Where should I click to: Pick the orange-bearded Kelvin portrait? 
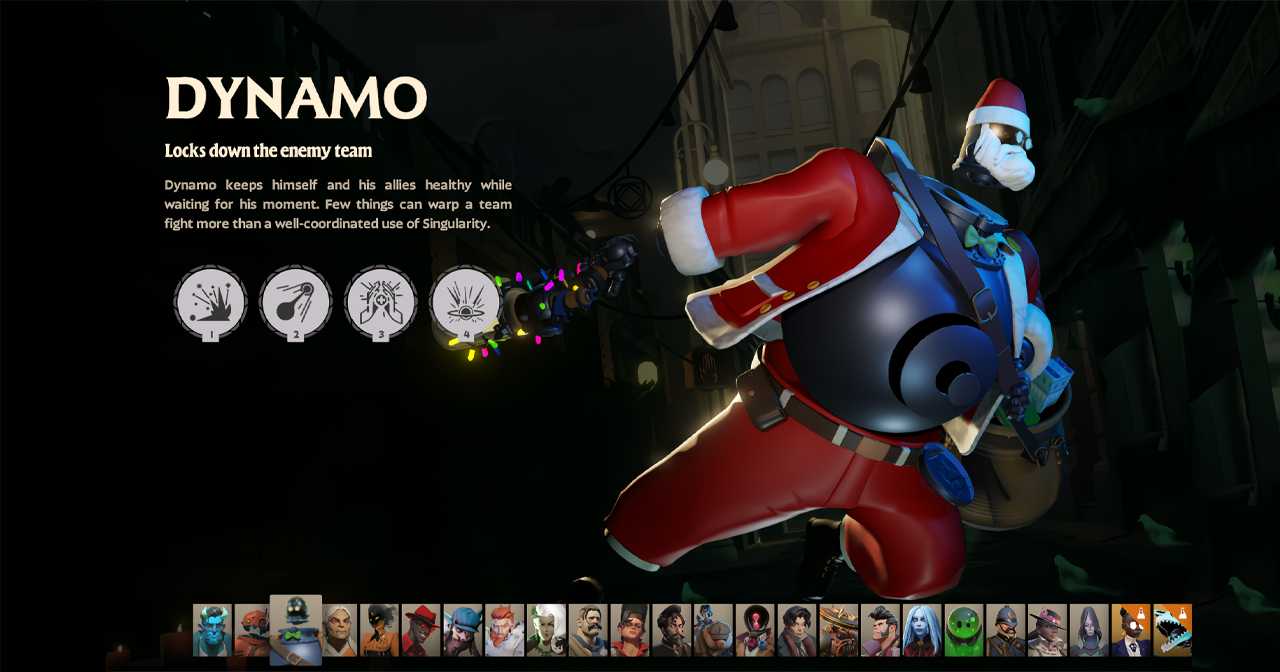pos(505,630)
